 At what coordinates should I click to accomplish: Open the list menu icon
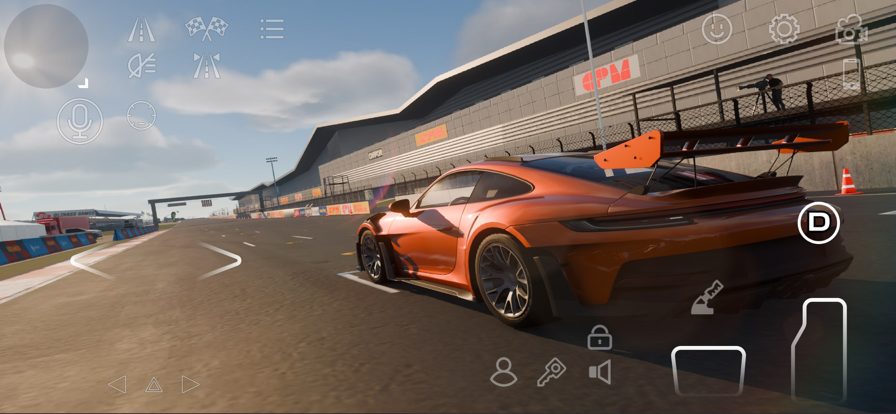tap(271, 29)
